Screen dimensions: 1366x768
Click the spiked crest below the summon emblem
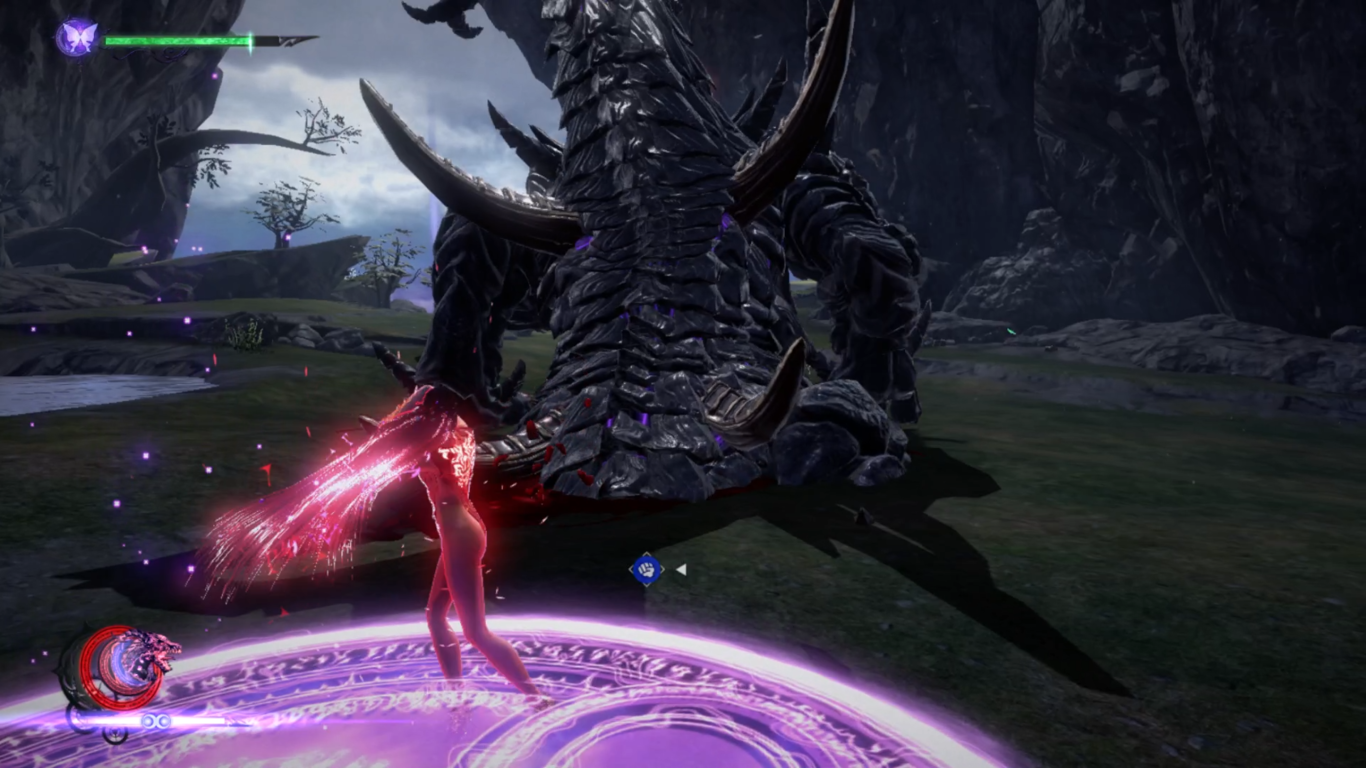click(113, 737)
